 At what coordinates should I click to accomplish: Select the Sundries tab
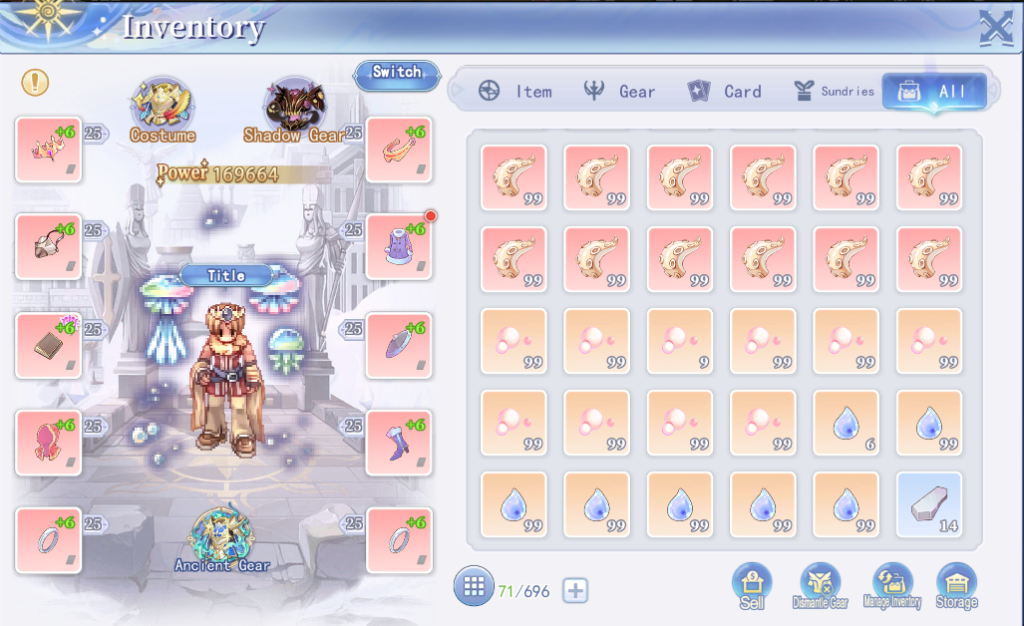coord(833,91)
